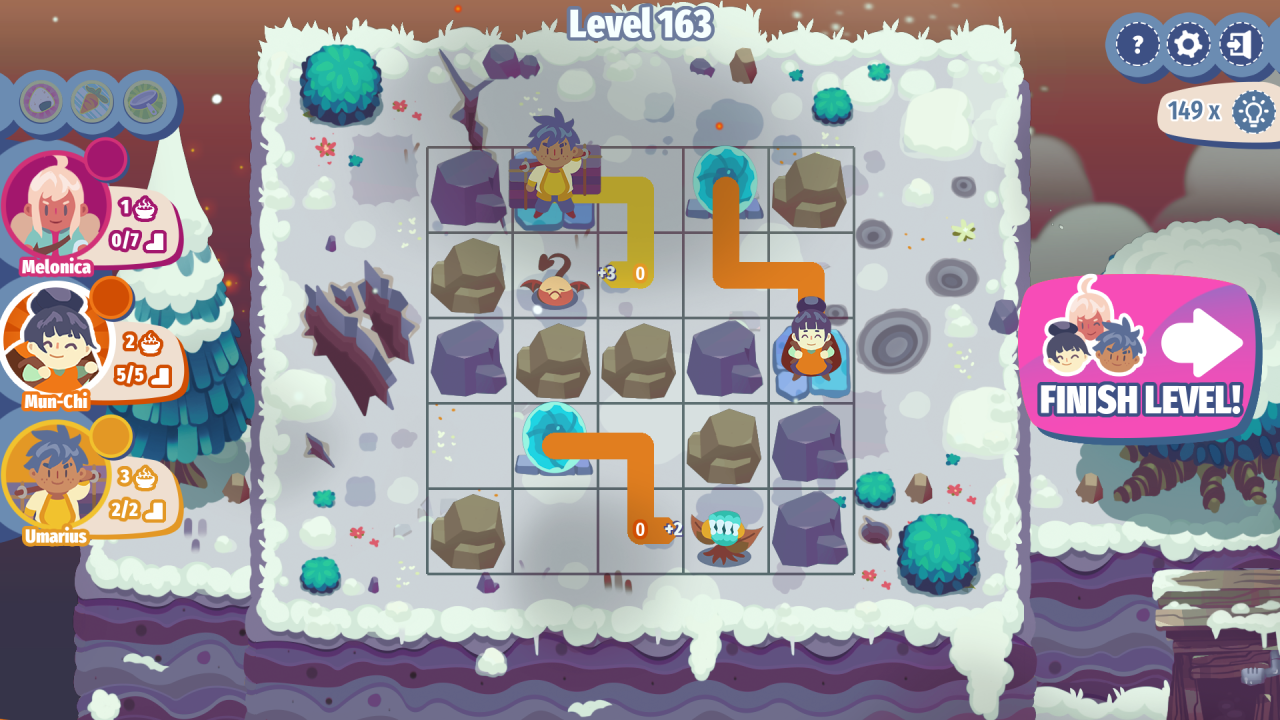Click the carrot badge icon

tap(92, 101)
